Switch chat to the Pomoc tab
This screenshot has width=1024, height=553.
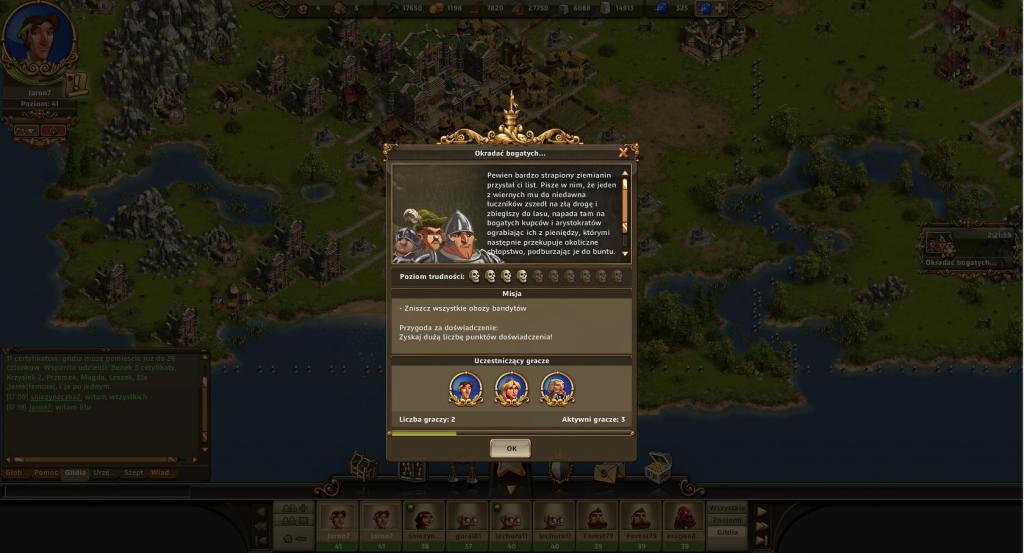point(46,472)
